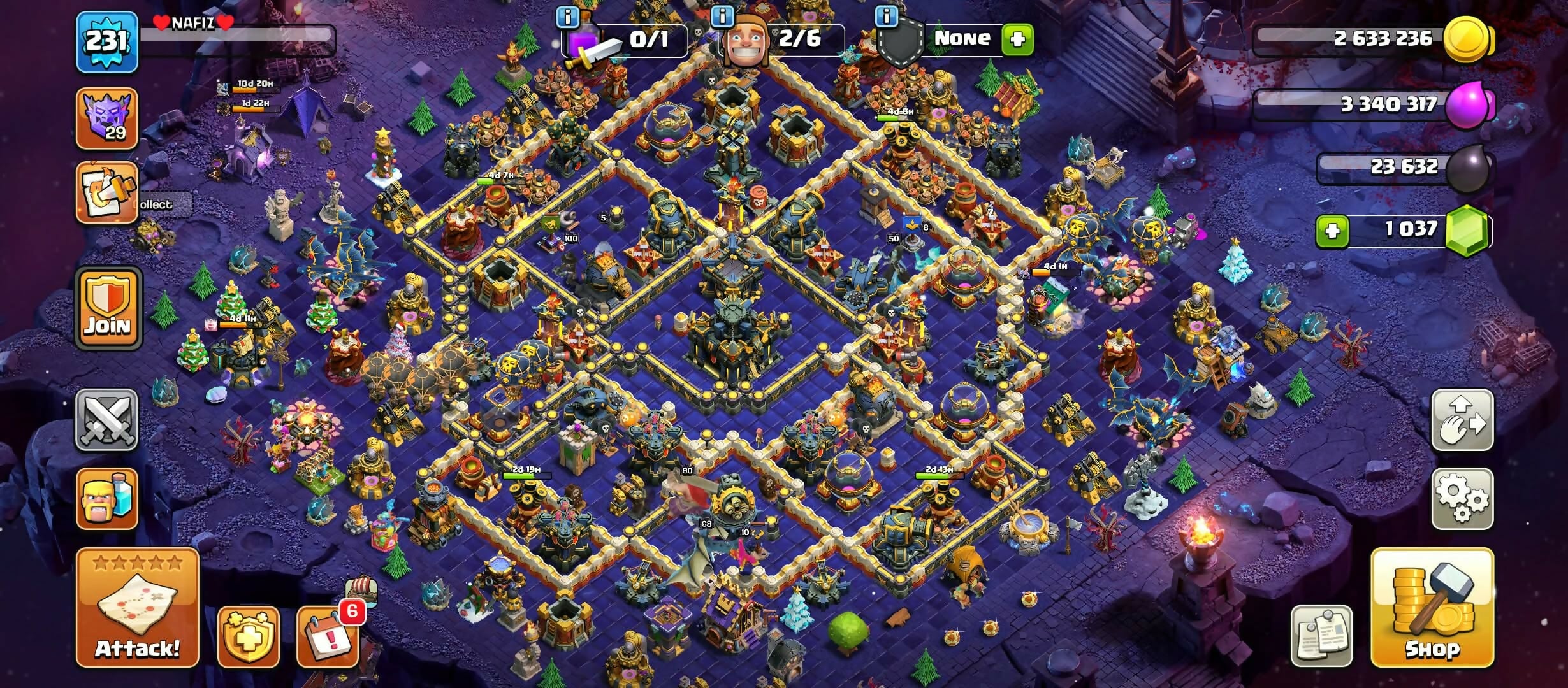Open the base layout editor
The height and width of the screenshot is (688, 1568).
pyautogui.click(x=1462, y=420)
